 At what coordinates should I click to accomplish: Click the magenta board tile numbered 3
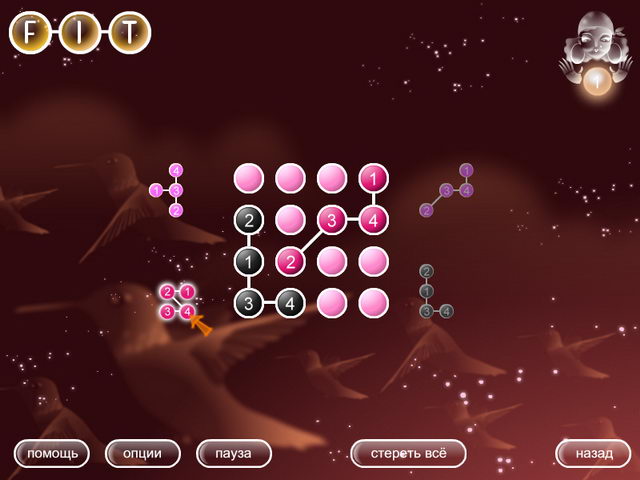point(332,220)
